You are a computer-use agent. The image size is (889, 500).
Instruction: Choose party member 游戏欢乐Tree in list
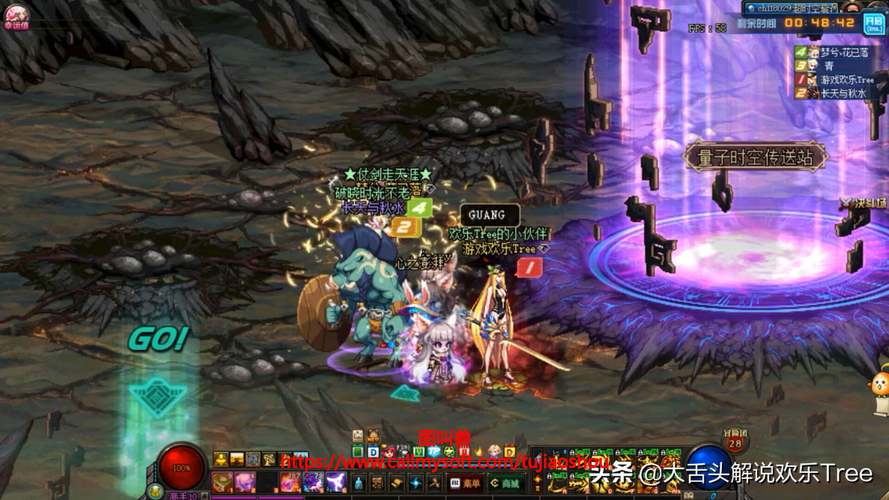pyautogui.click(x=845, y=79)
